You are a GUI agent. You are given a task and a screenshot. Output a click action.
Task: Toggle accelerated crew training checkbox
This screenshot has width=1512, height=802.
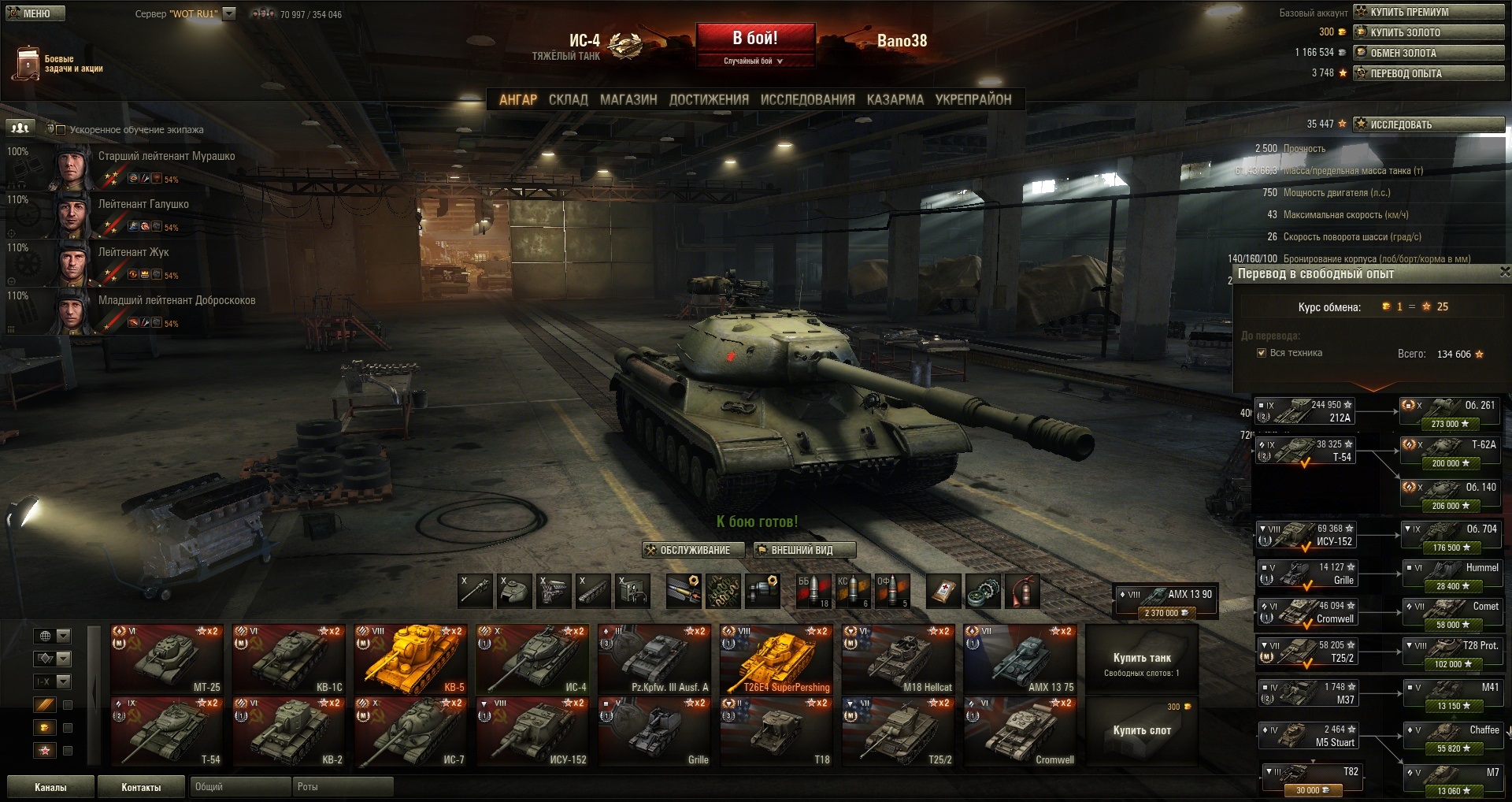click(61, 130)
